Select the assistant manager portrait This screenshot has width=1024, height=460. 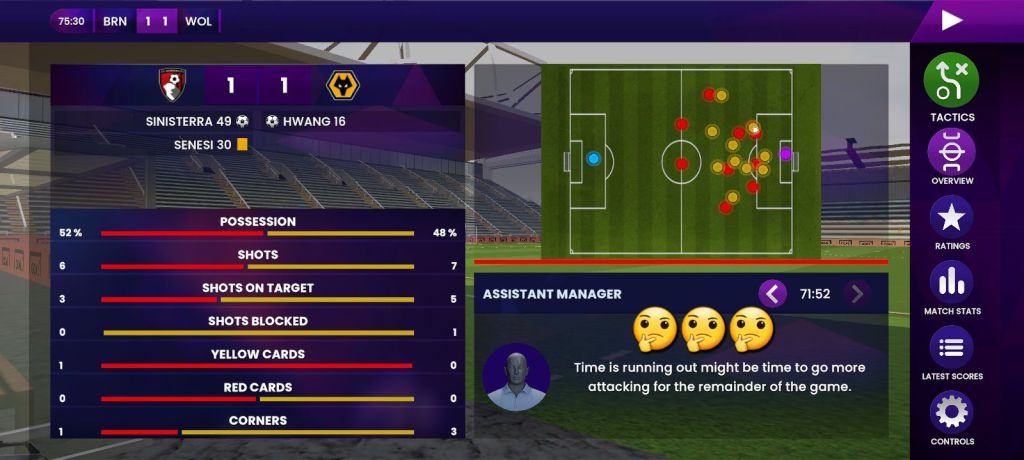[516, 377]
